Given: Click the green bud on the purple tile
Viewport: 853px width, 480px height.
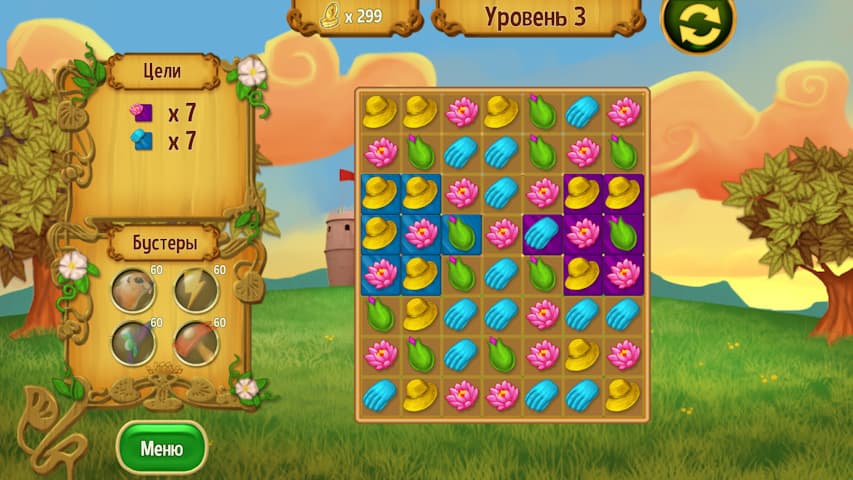Looking at the screenshot, I should pos(623,233).
